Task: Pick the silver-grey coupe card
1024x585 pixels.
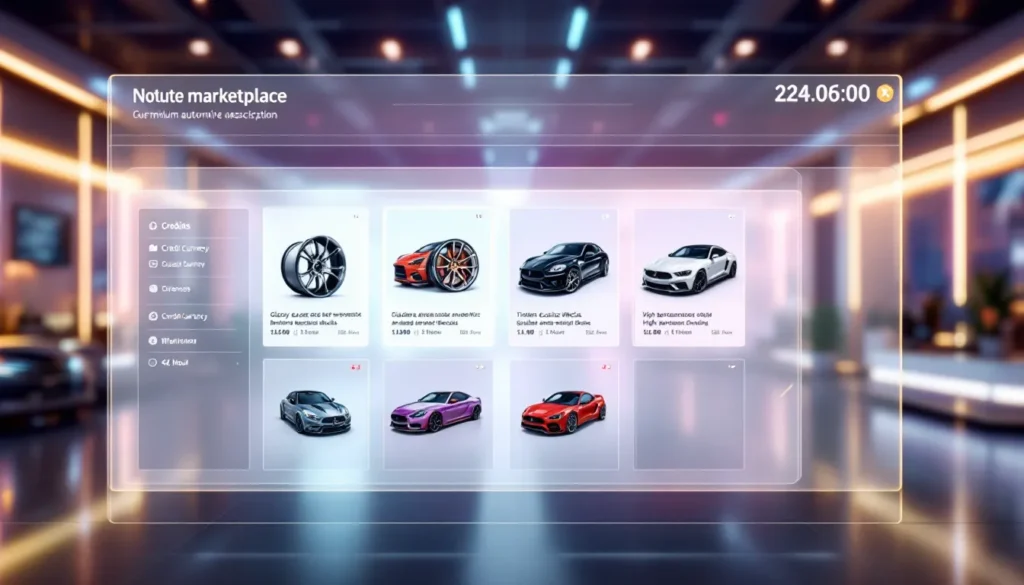Action: click(x=315, y=414)
